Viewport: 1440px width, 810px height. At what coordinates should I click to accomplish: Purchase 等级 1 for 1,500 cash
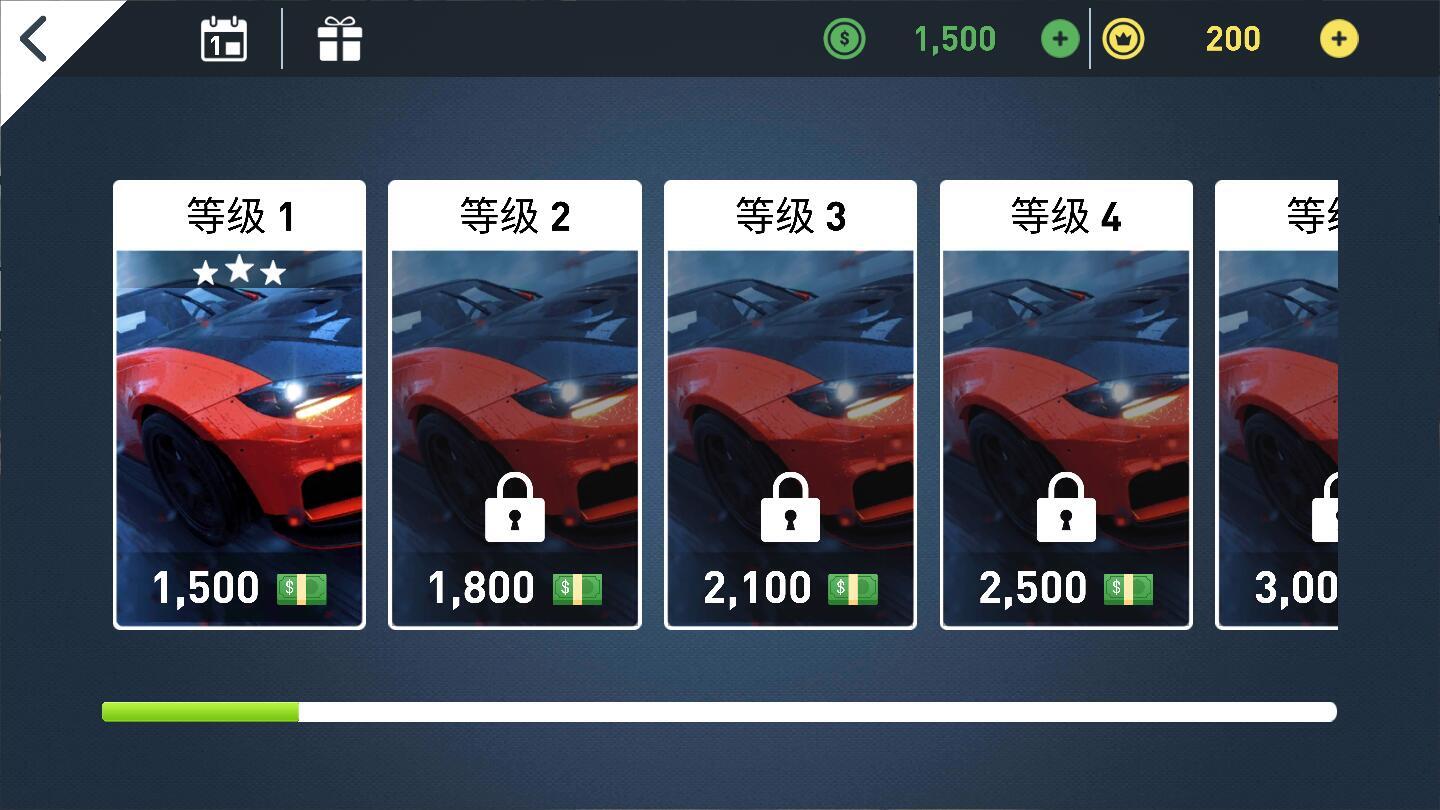(239, 587)
